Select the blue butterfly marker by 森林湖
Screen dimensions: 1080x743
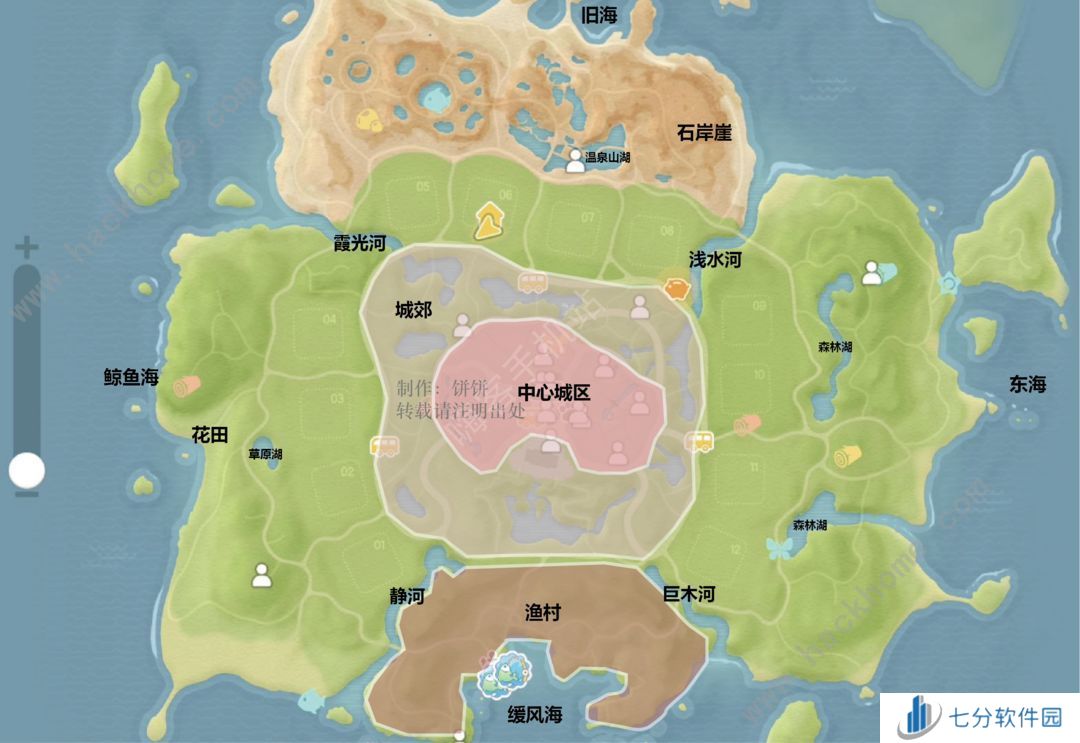pos(778,547)
